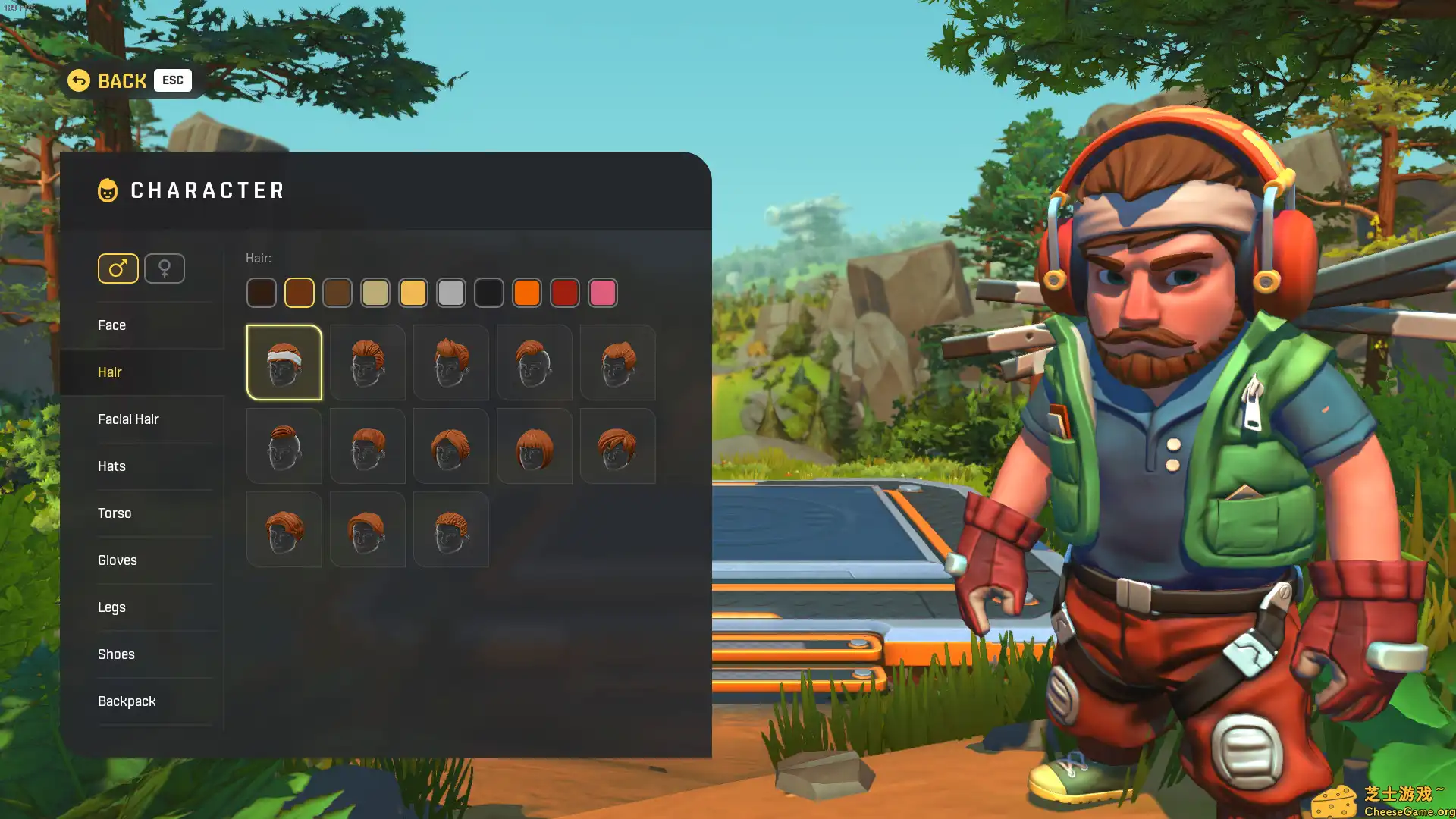Open the Backpack category
The image size is (1456, 819).
[127, 701]
